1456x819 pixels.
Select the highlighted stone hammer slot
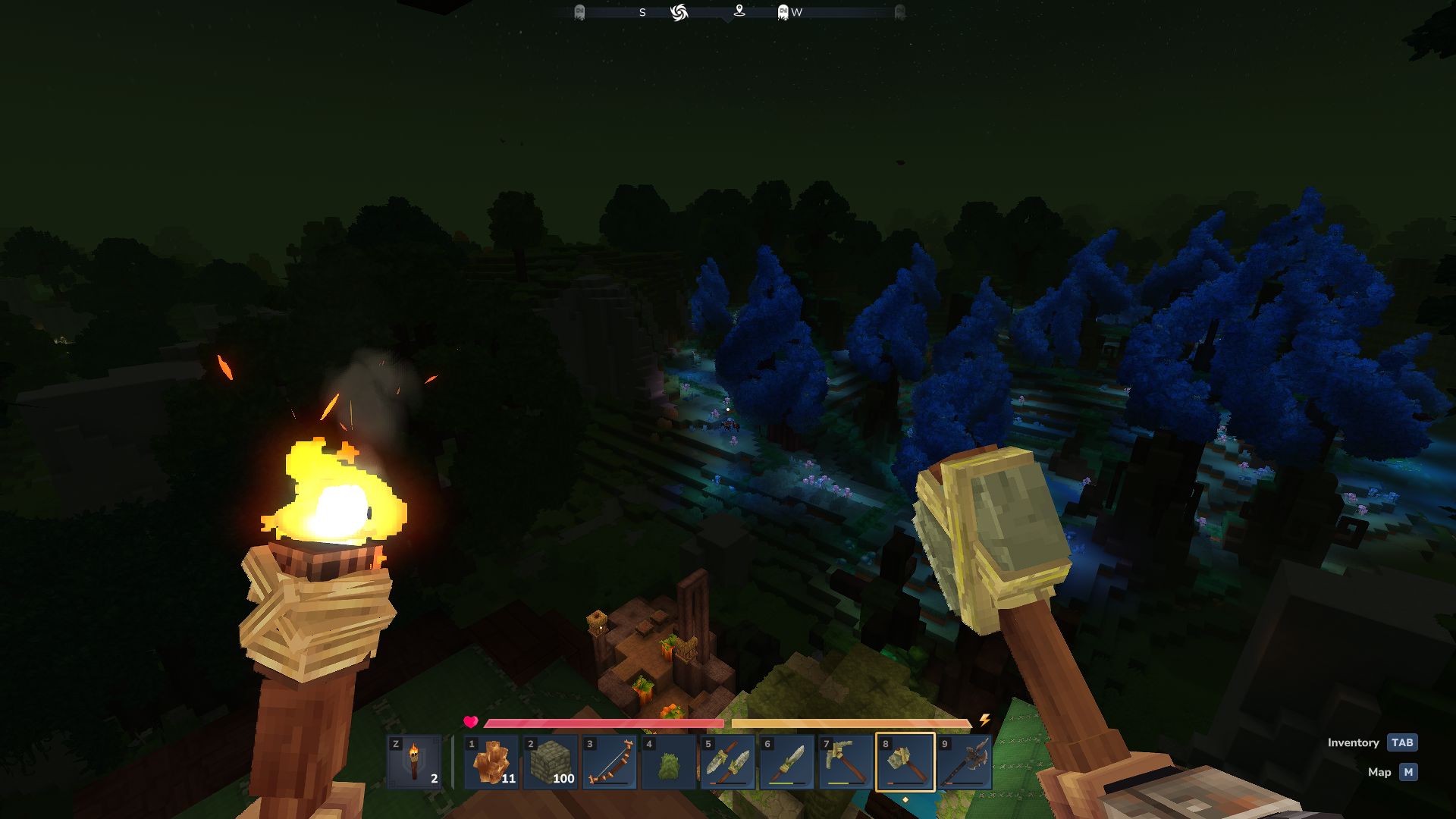tap(905, 761)
